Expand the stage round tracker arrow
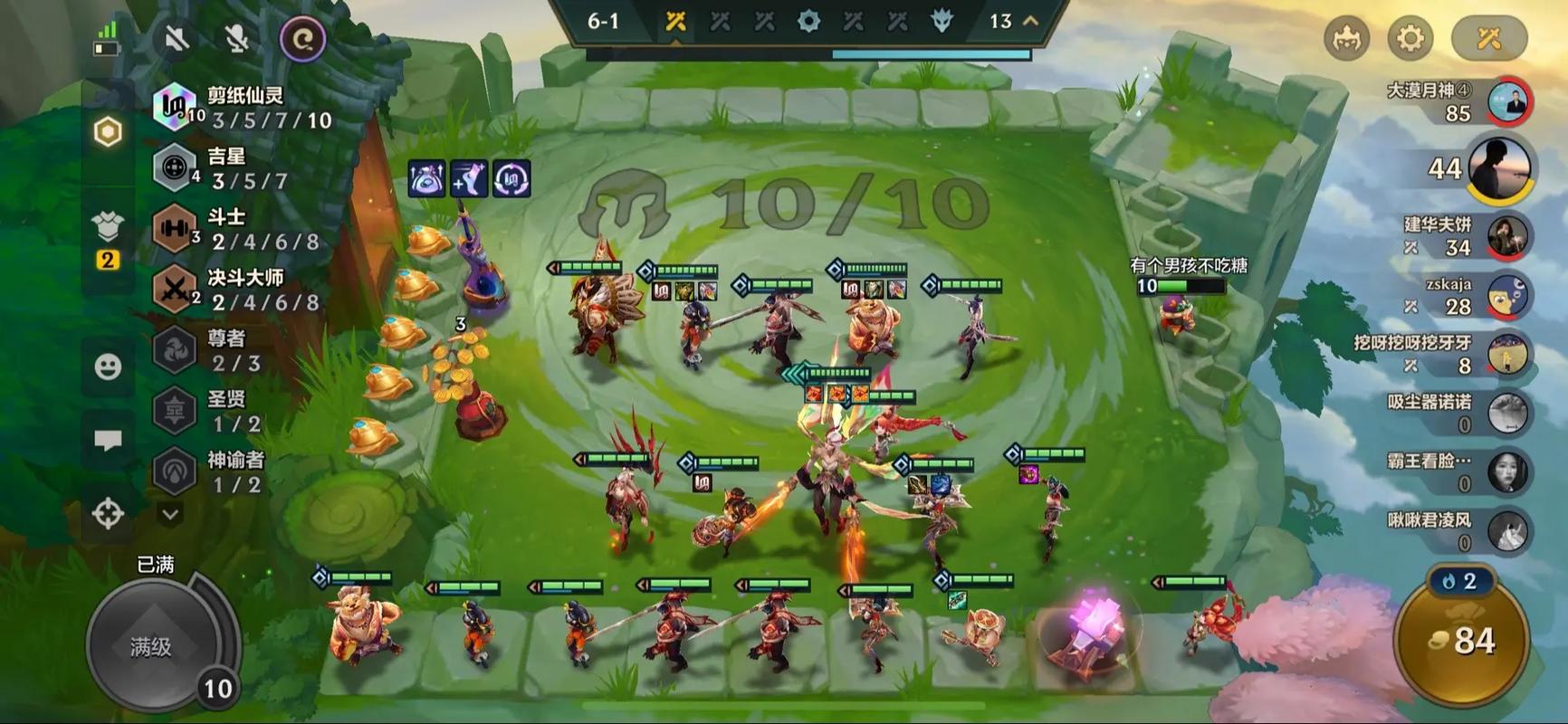The image size is (1568, 724). point(1030,21)
